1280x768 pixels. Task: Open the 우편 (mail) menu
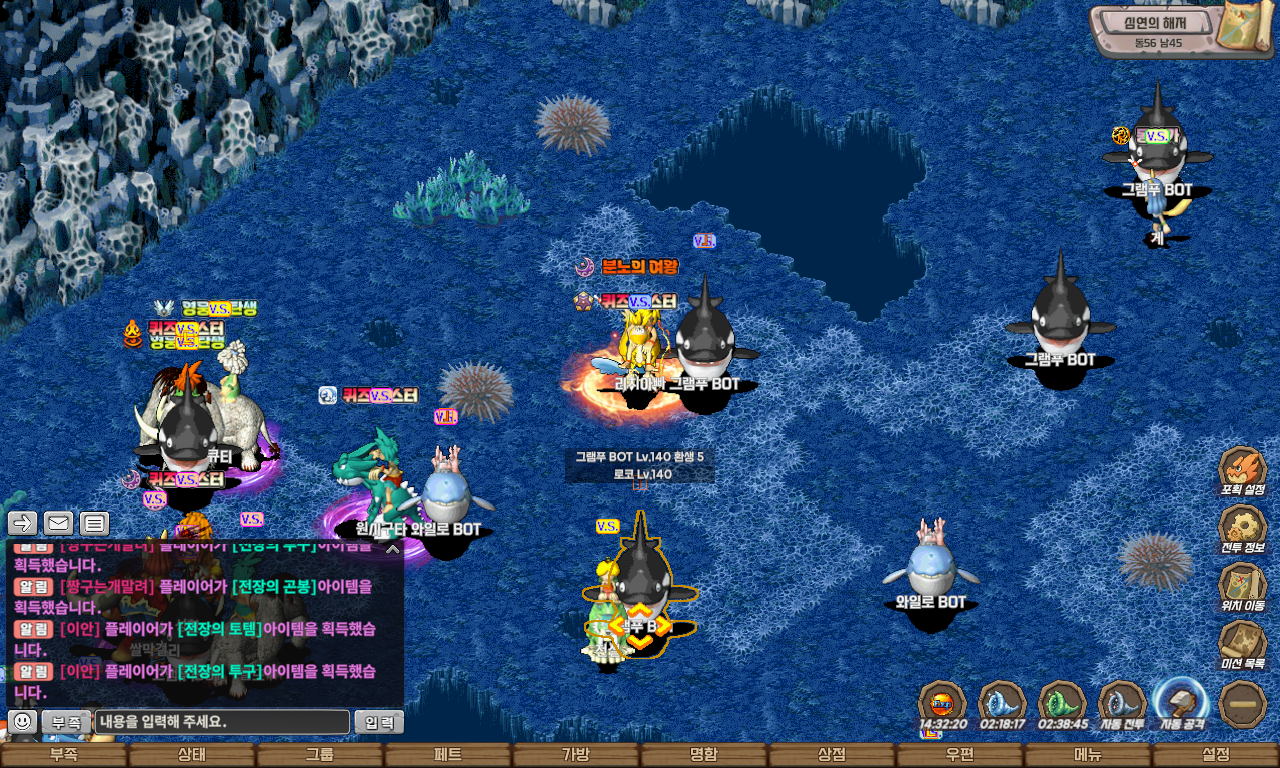(960, 755)
